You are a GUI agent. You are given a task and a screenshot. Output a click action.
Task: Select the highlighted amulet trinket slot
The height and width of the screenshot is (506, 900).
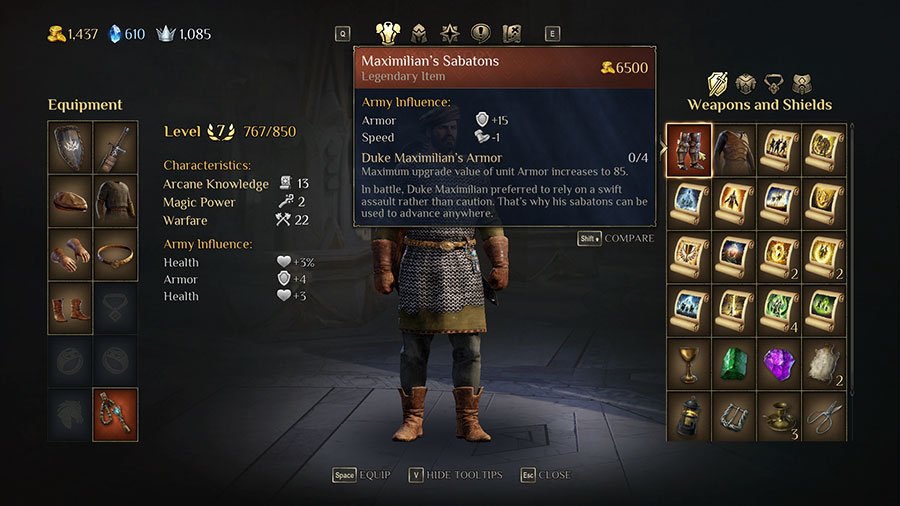pyautogui.click(x=115, y=414)
